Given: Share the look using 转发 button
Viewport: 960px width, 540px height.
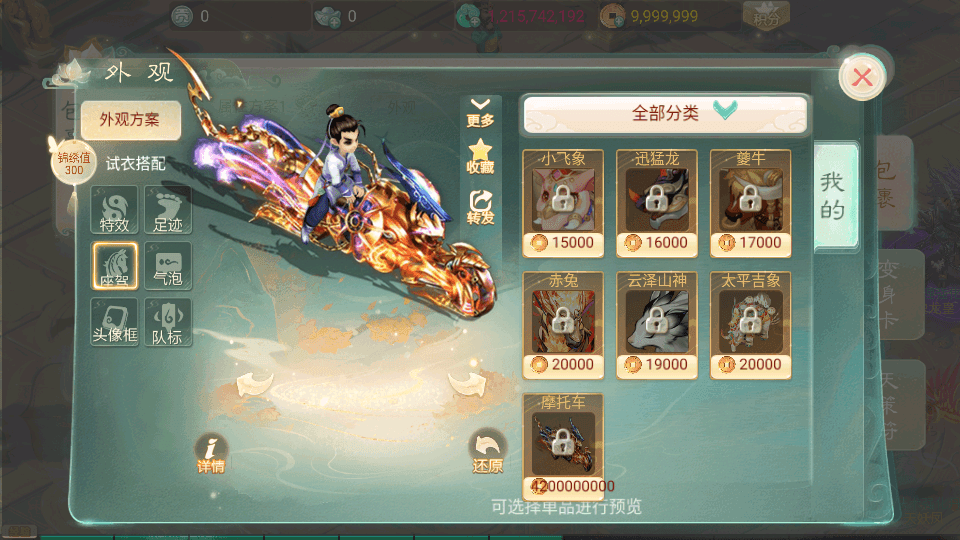Looking at the screenshot, I should [480, 207].
